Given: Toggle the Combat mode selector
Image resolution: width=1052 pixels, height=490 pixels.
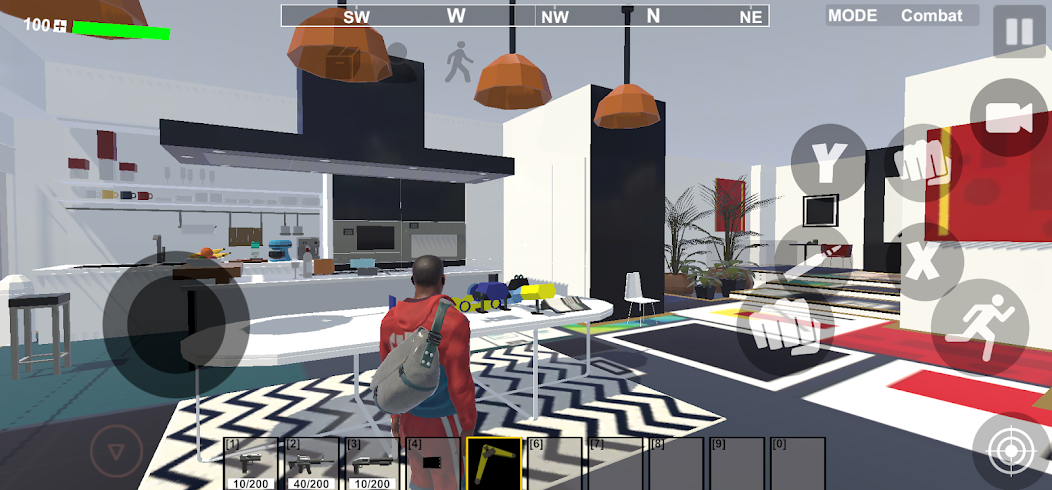Looking at the screenshot, I should (x=901, y=15).
